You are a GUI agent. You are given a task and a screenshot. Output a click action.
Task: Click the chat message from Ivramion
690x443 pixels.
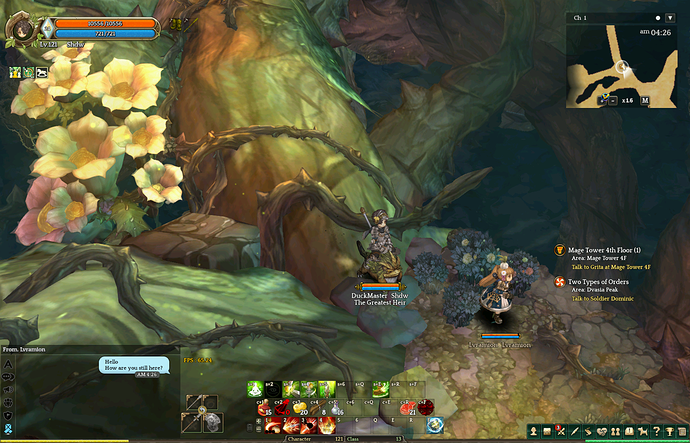click(134, 366)
